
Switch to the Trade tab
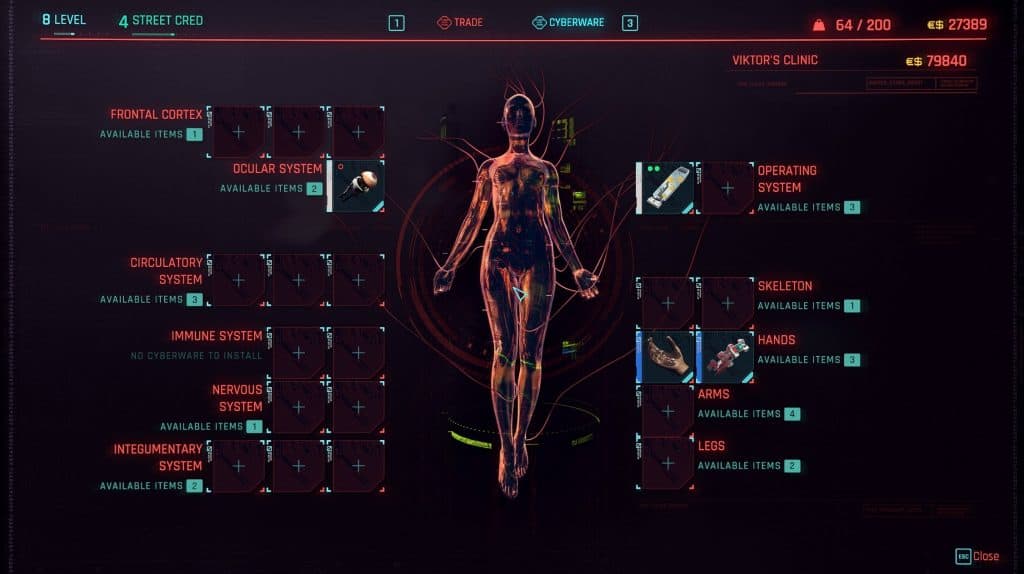(460, 22)
